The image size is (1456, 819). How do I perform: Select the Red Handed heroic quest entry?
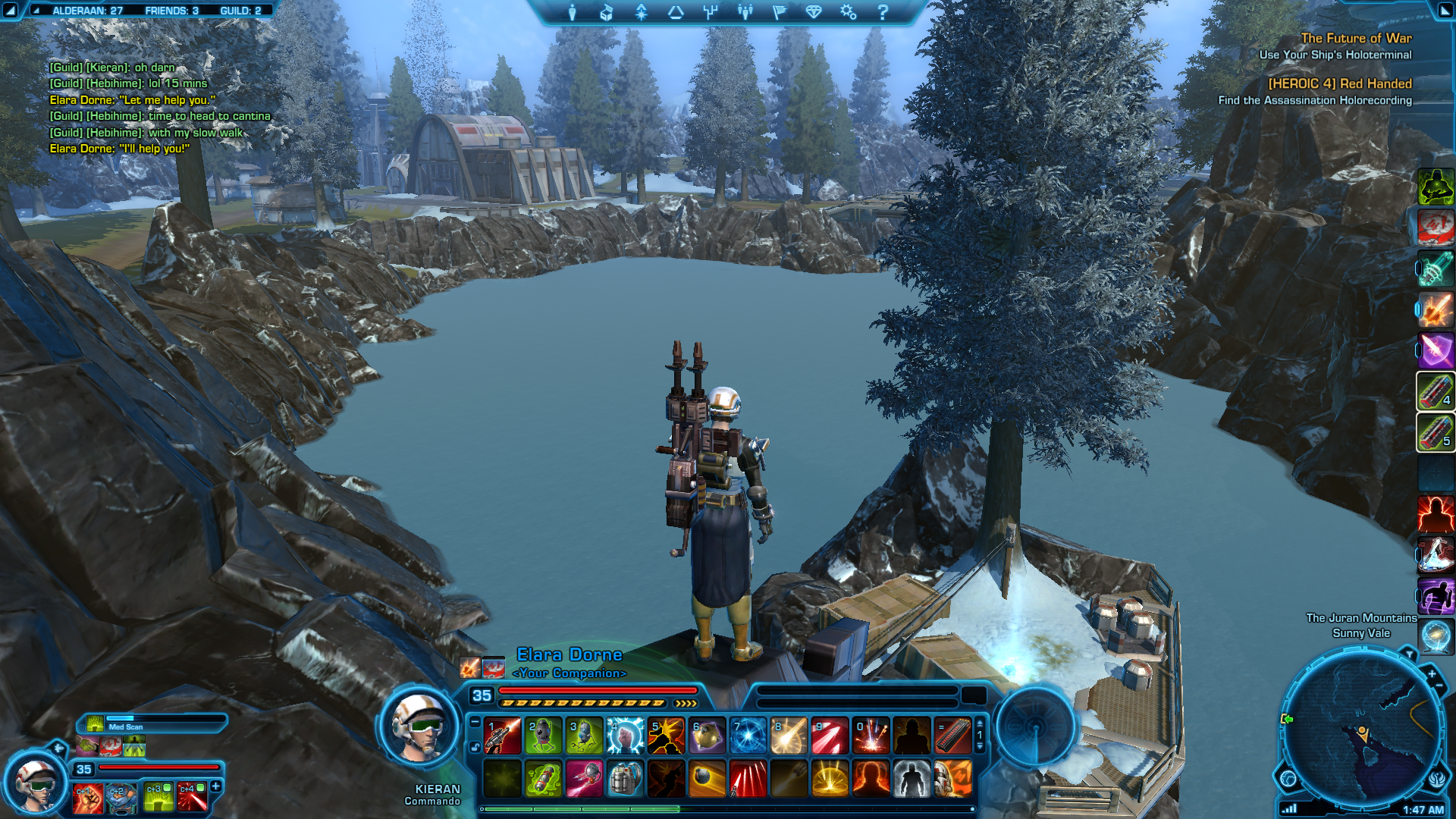tap(1340, 83)
